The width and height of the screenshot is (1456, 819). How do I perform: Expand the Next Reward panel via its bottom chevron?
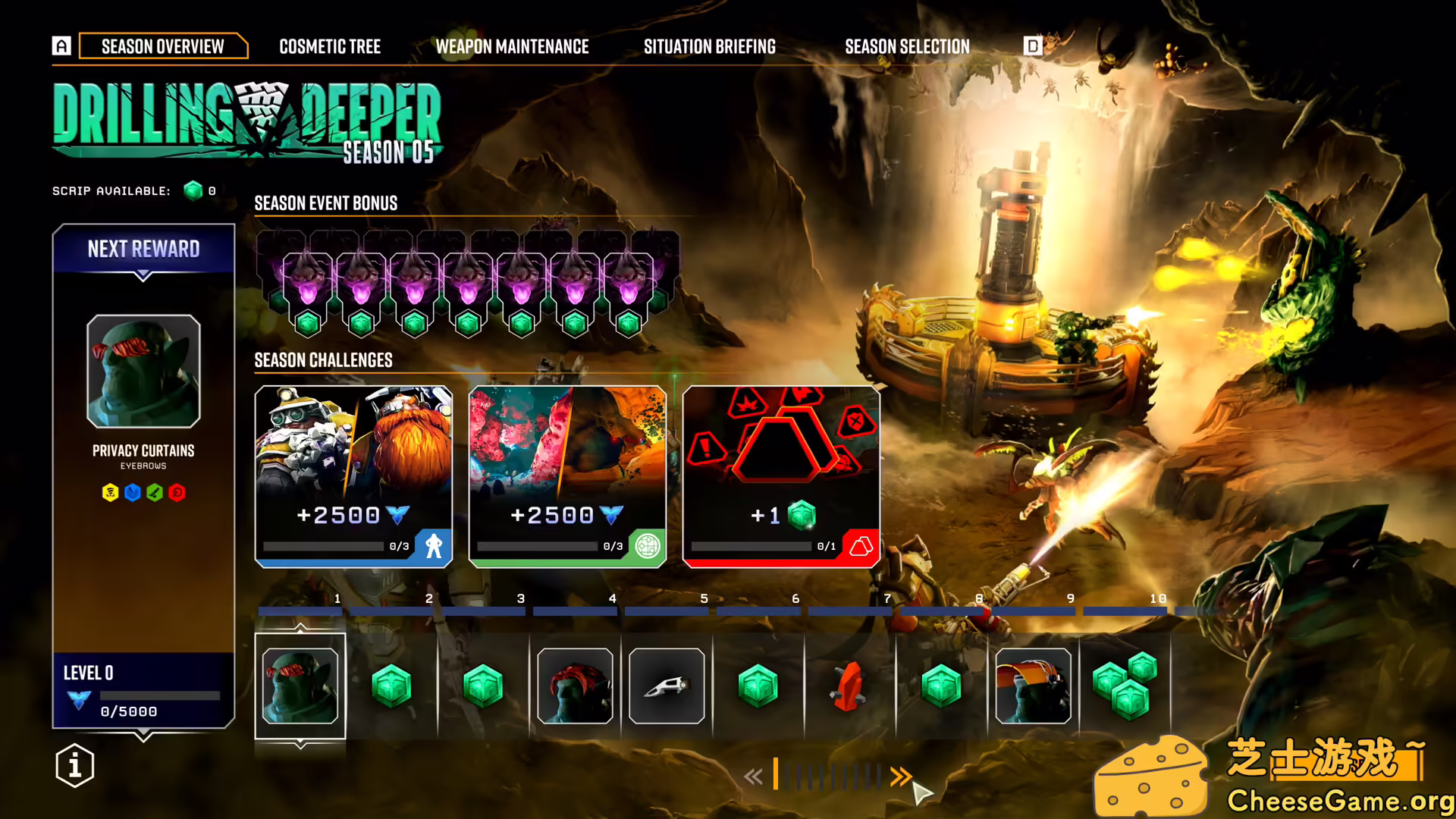point(143,733)
